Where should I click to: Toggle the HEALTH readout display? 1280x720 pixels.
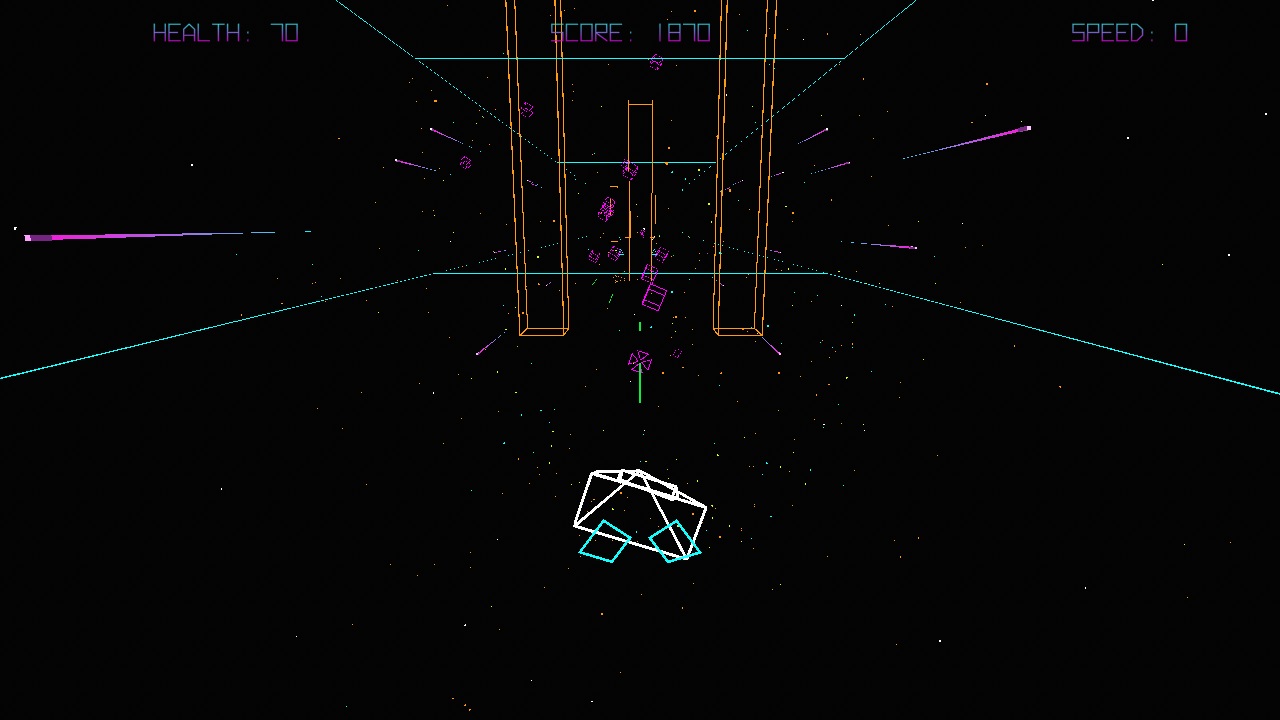(x=224, y=32)
